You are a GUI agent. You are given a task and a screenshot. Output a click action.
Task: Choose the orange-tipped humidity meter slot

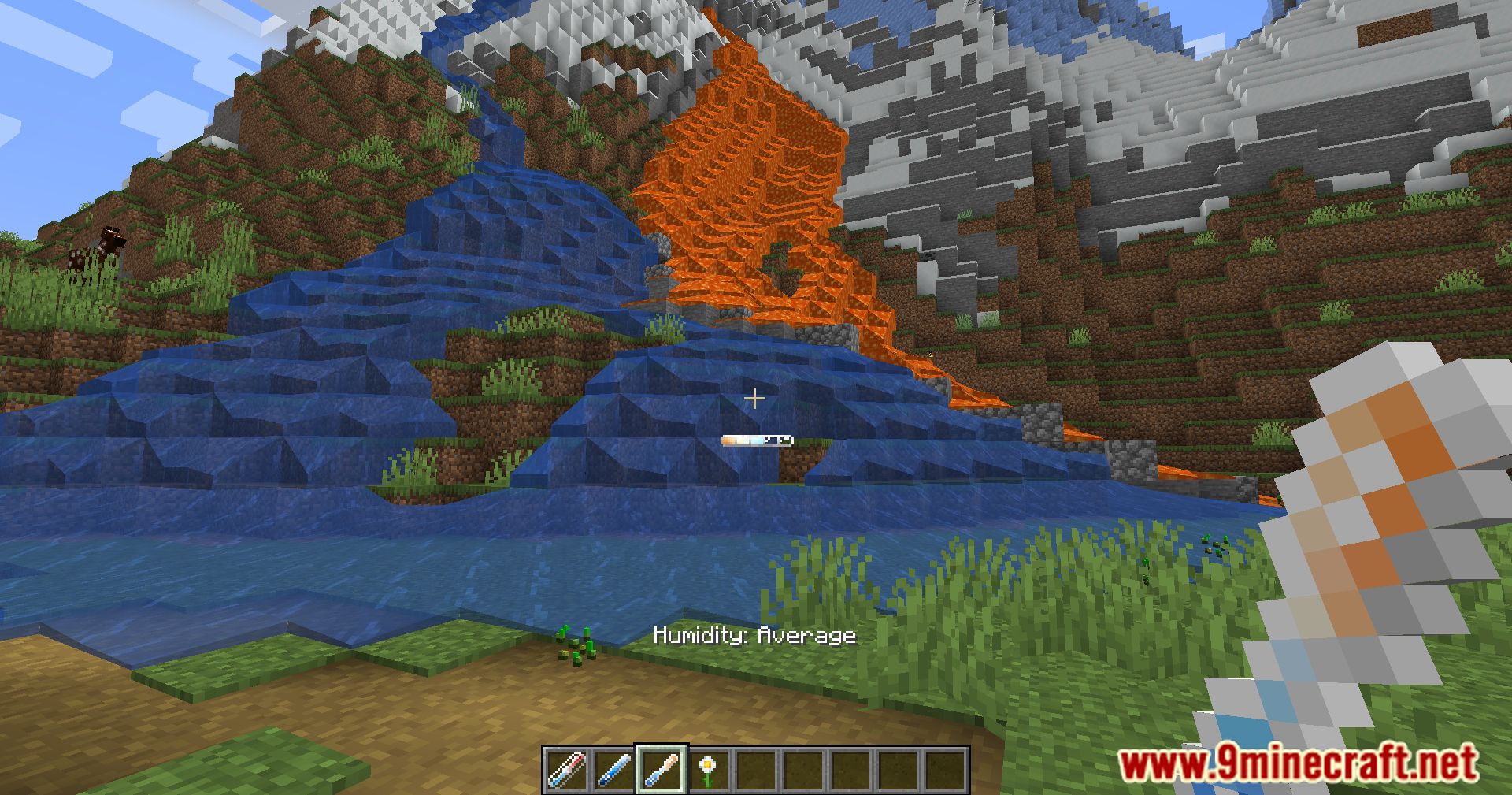click(661, 770)
